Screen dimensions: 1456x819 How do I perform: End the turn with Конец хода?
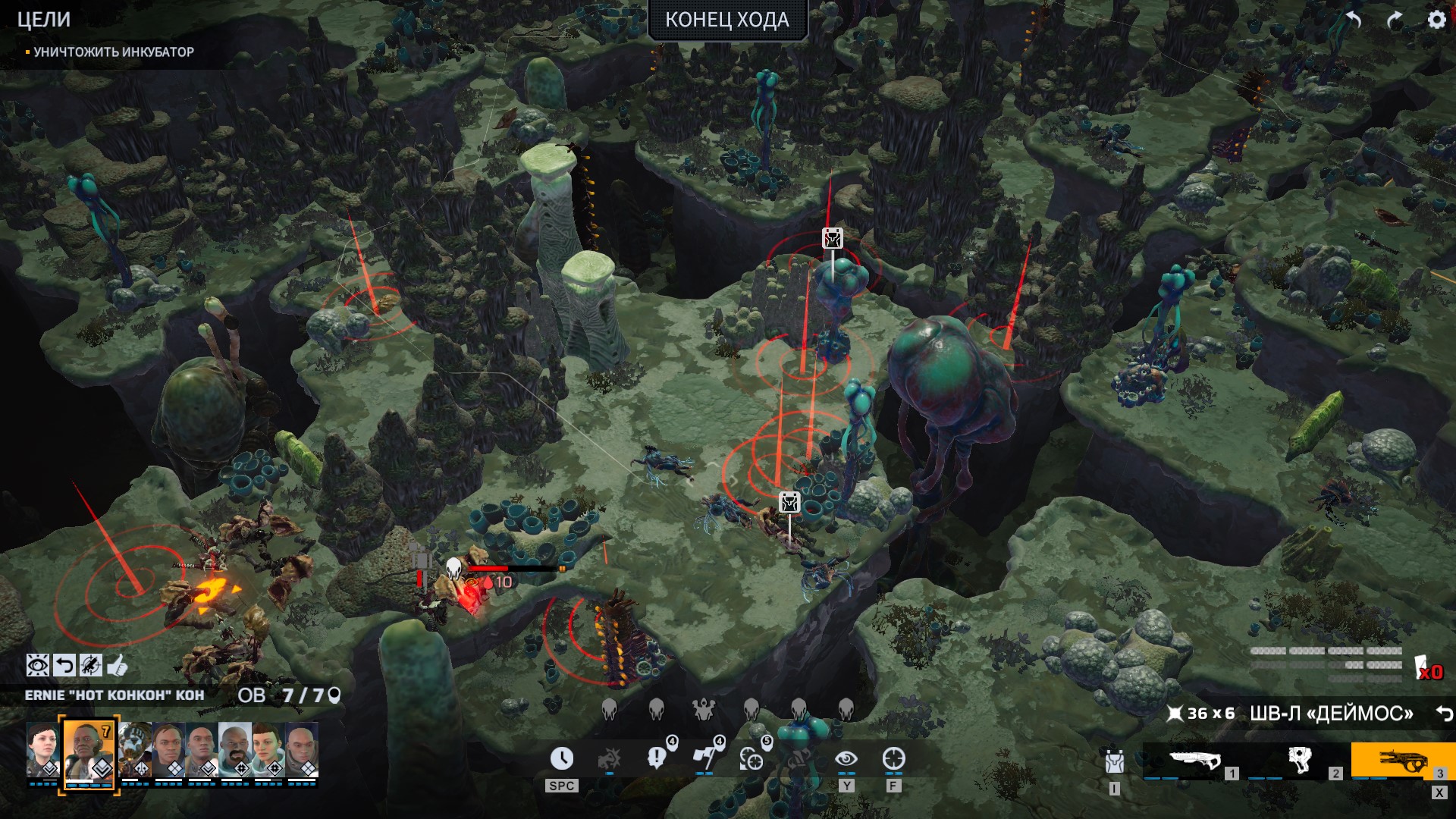click(726, 20)
